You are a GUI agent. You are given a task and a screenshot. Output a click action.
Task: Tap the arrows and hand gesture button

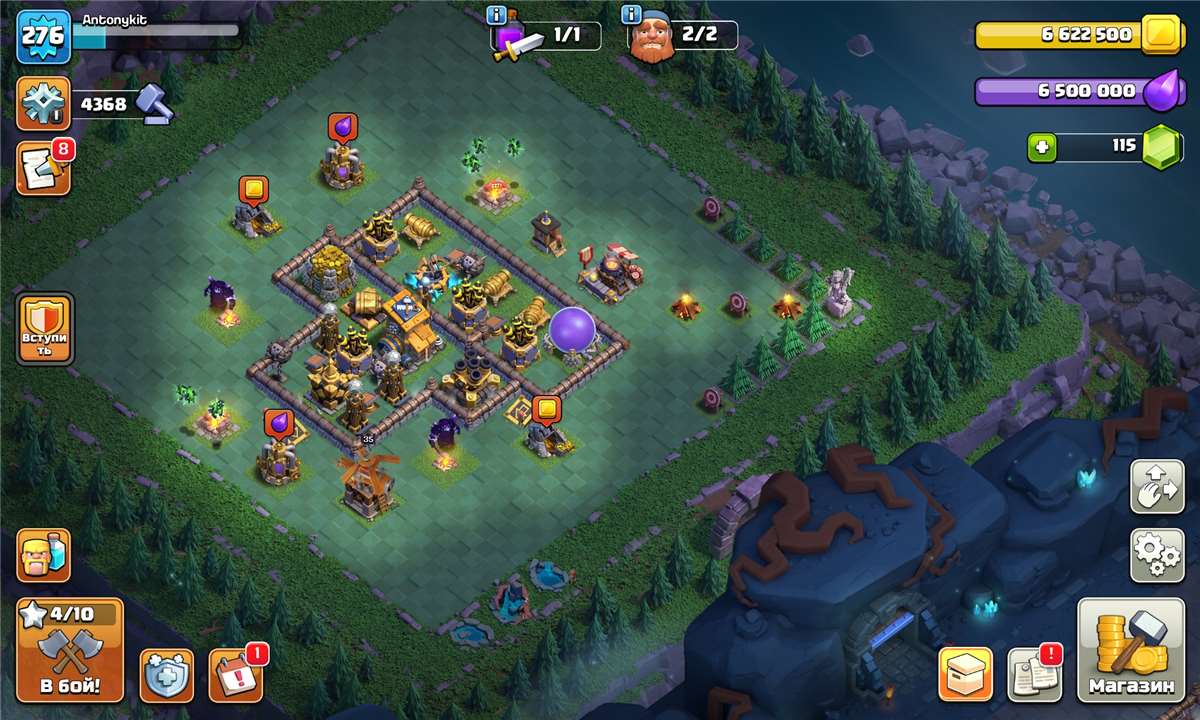(1157, 487)
